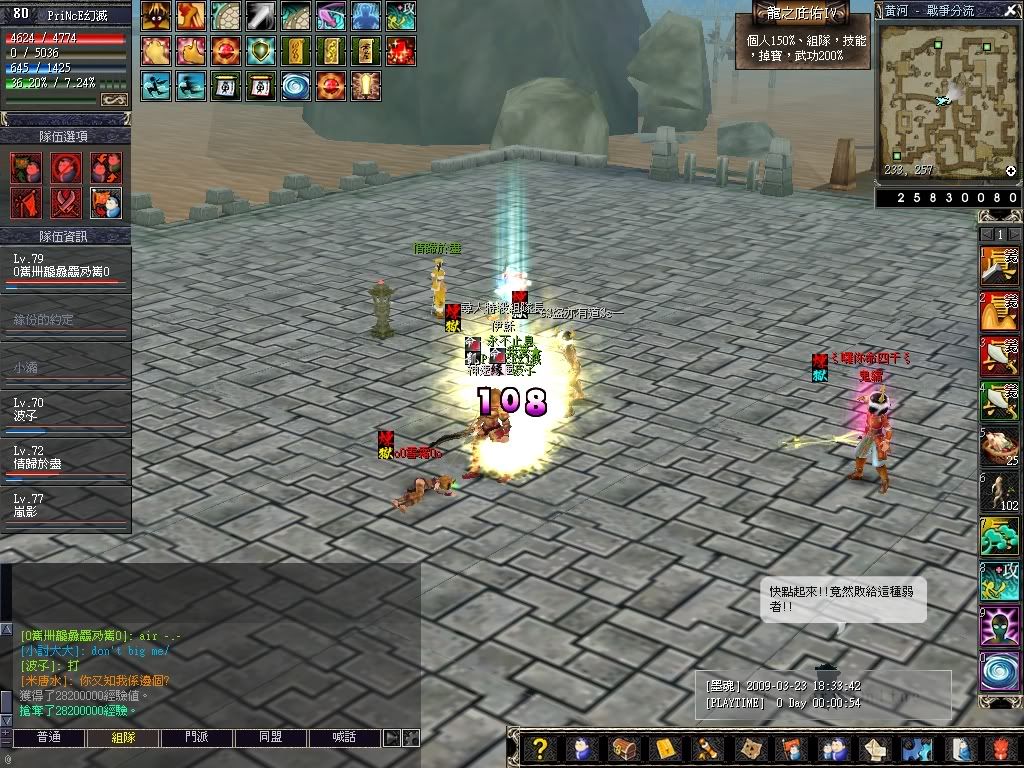Select party member 嵐影 Lv.77

(65, 505)
